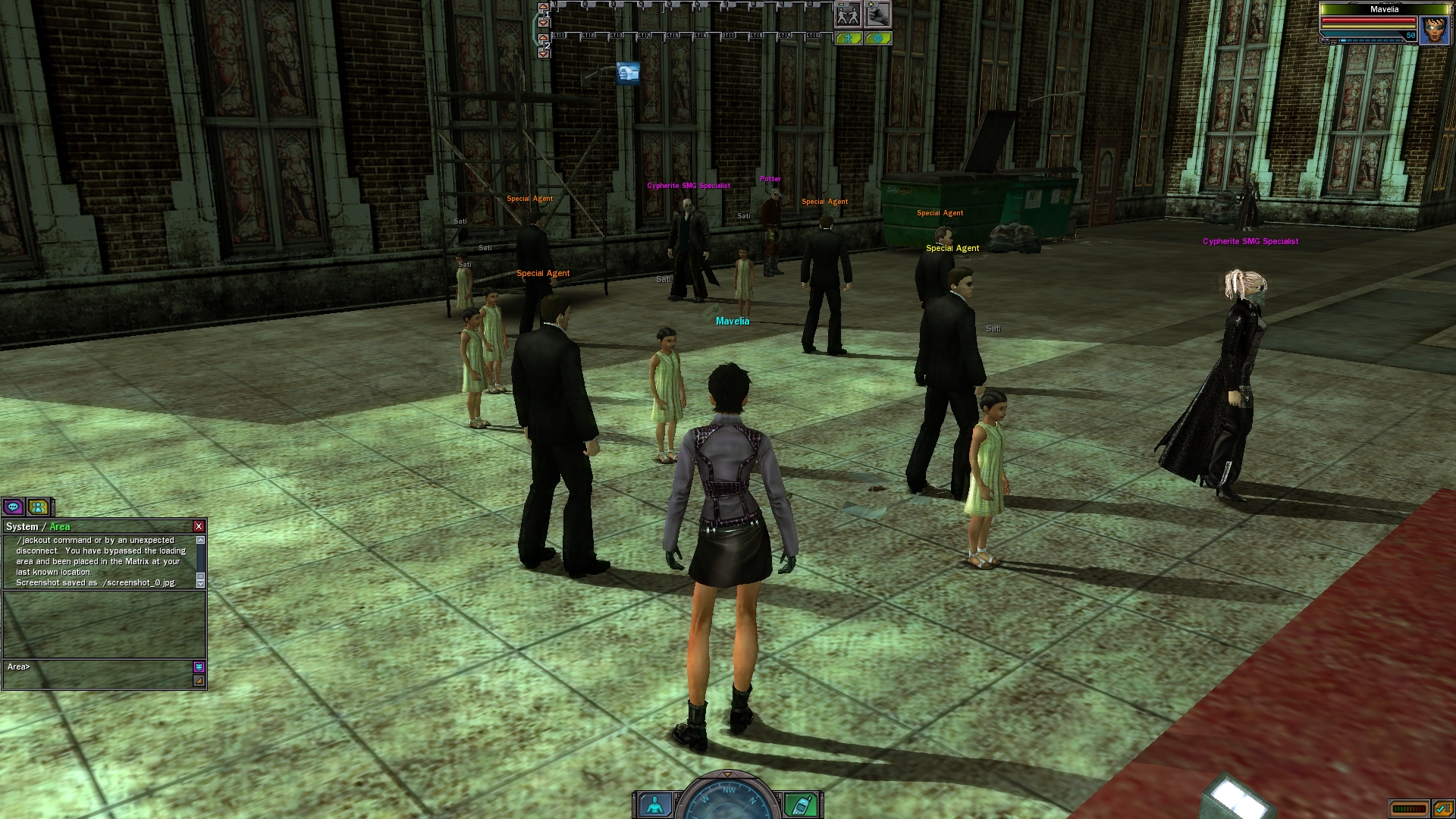Select the two fighters combat stance icon

848,14
